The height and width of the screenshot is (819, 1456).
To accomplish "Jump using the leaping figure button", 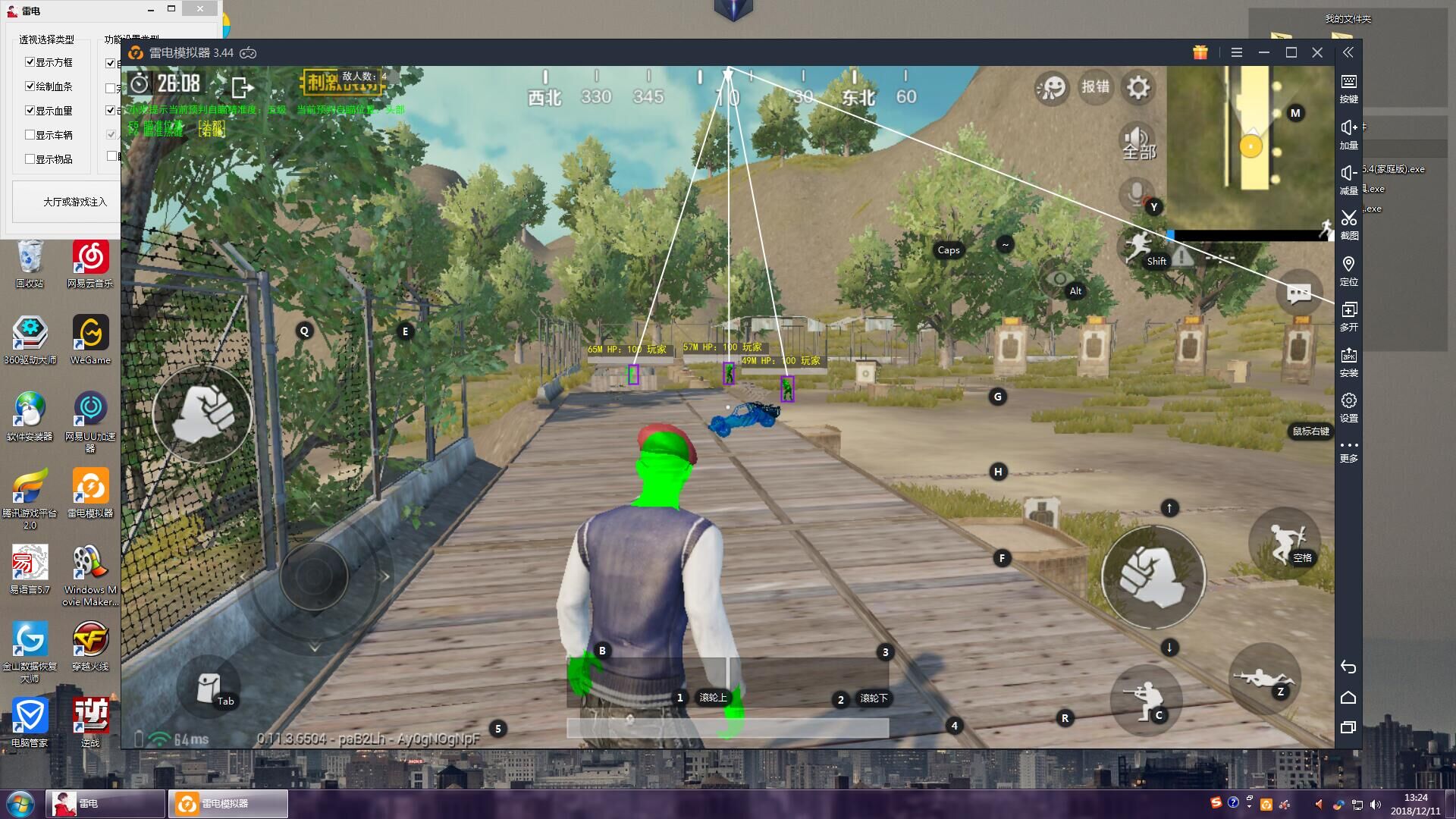I will pyautogui.click(x=1283, y=541).
